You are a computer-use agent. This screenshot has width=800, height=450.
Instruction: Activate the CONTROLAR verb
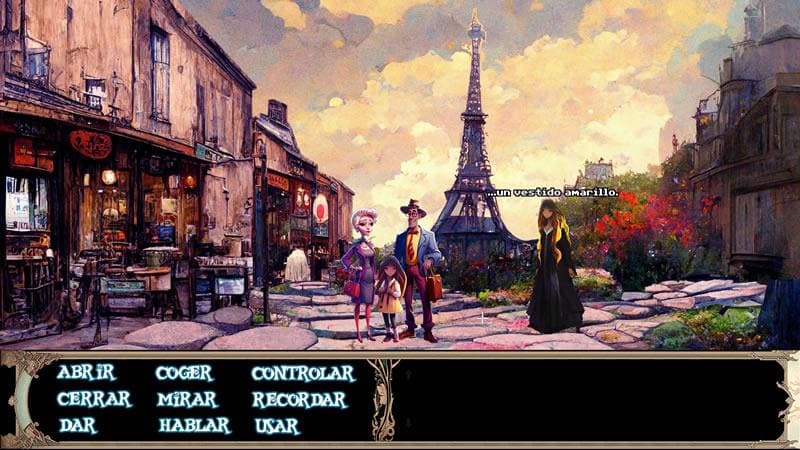(303, 373)
